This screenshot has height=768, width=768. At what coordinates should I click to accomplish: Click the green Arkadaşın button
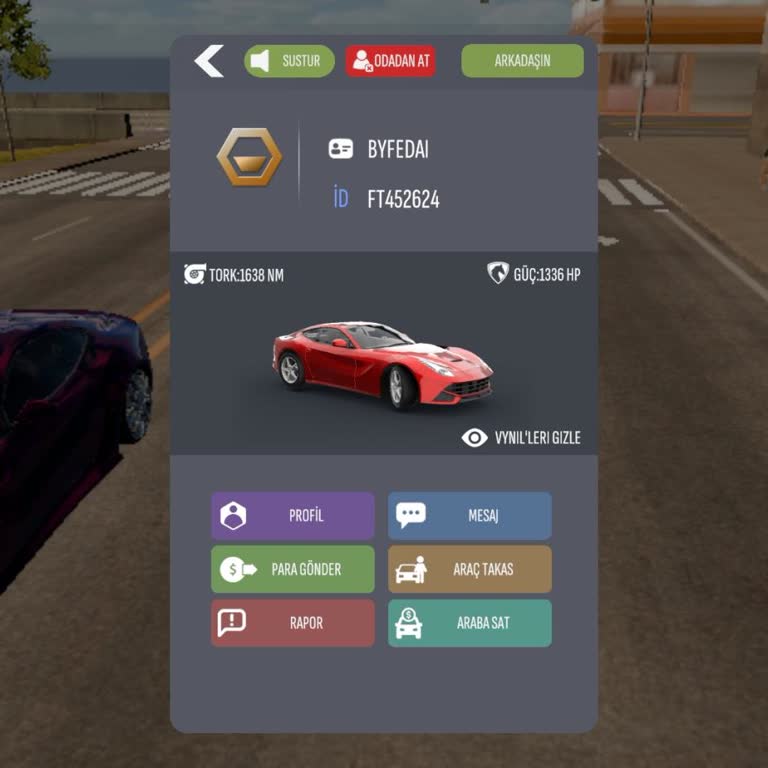click(522, 61)
